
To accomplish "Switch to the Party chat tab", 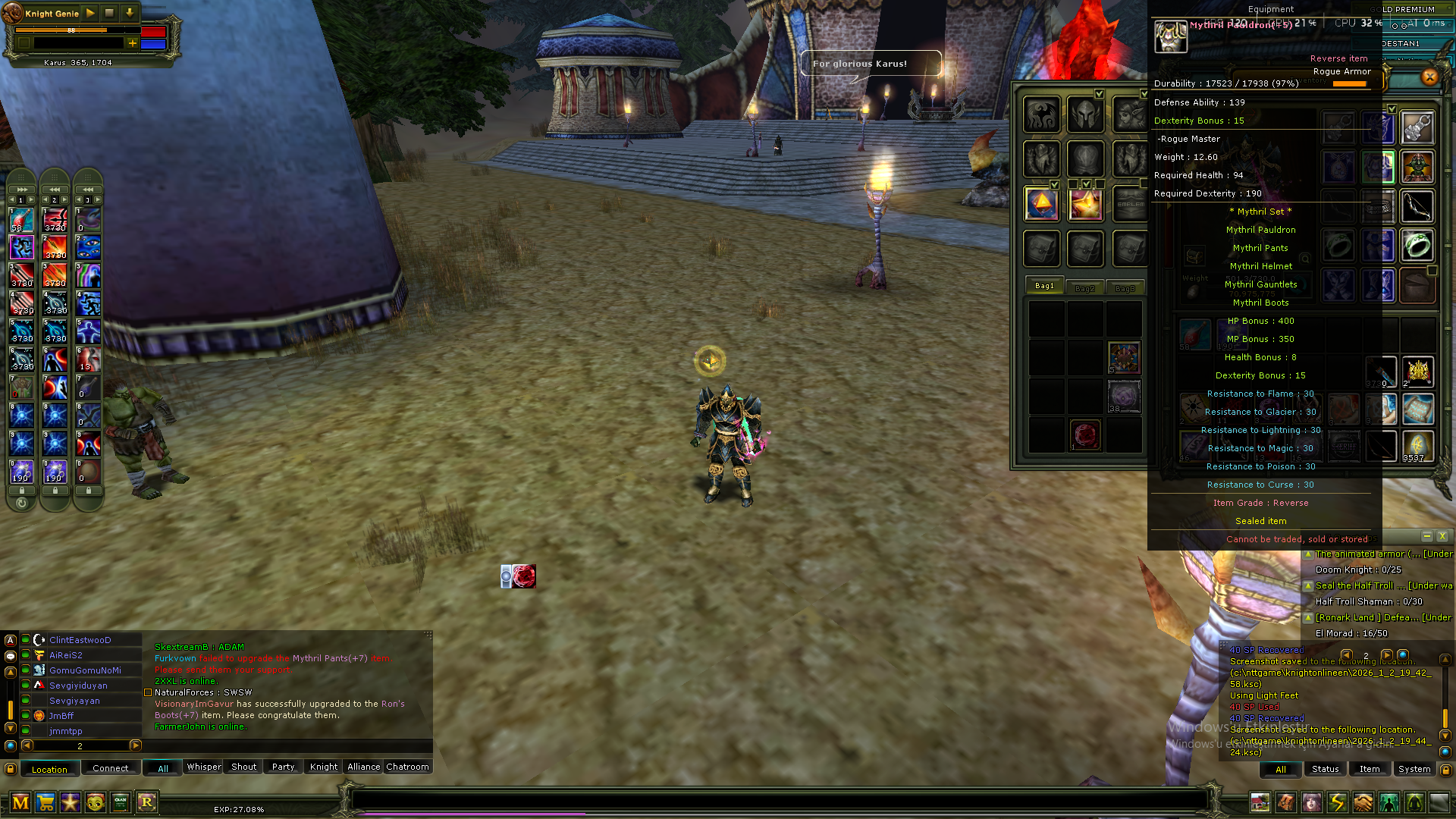I will coord(283,767).
